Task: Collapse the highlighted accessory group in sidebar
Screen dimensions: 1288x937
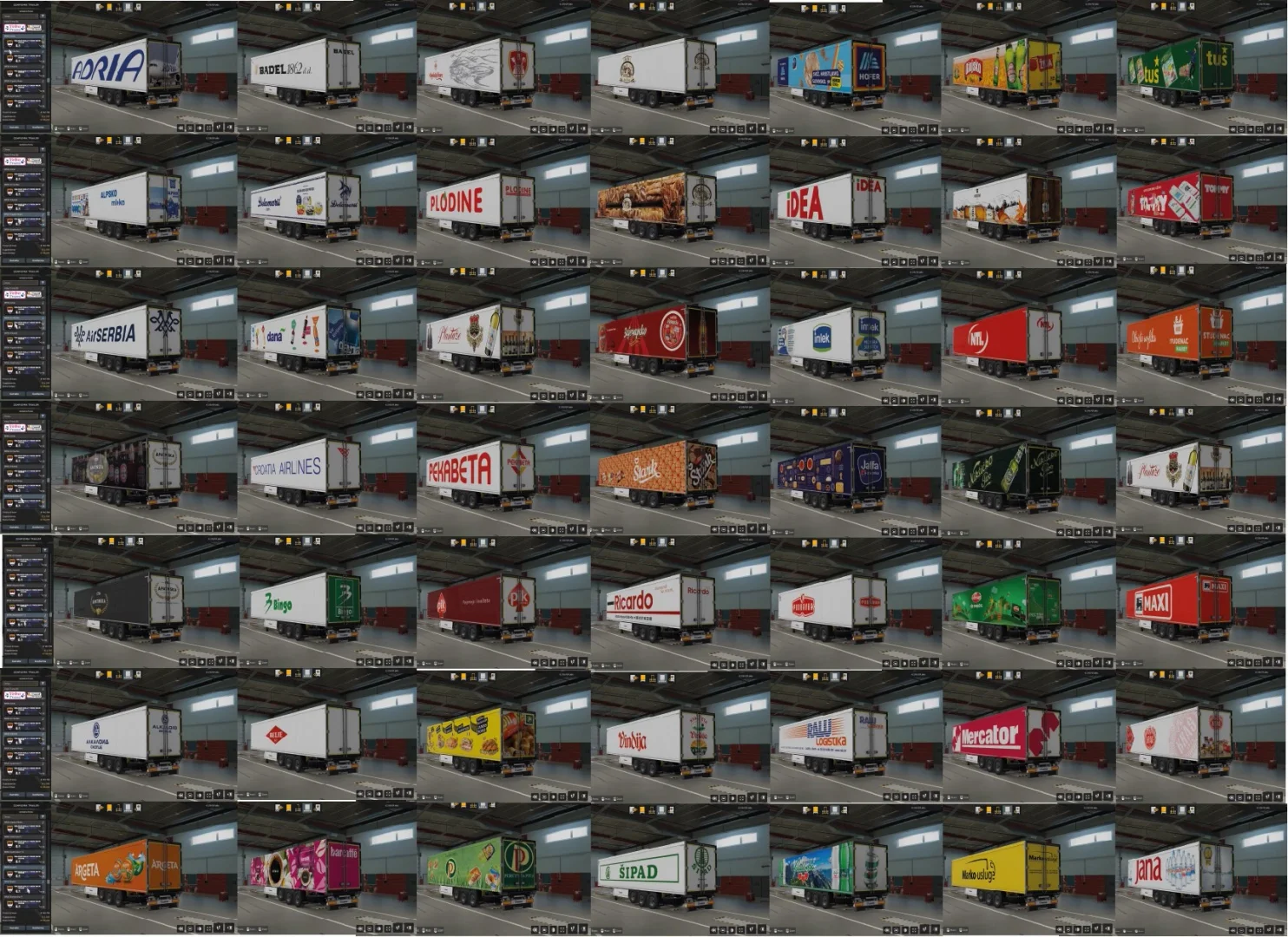Action: [x=43, y=36]
